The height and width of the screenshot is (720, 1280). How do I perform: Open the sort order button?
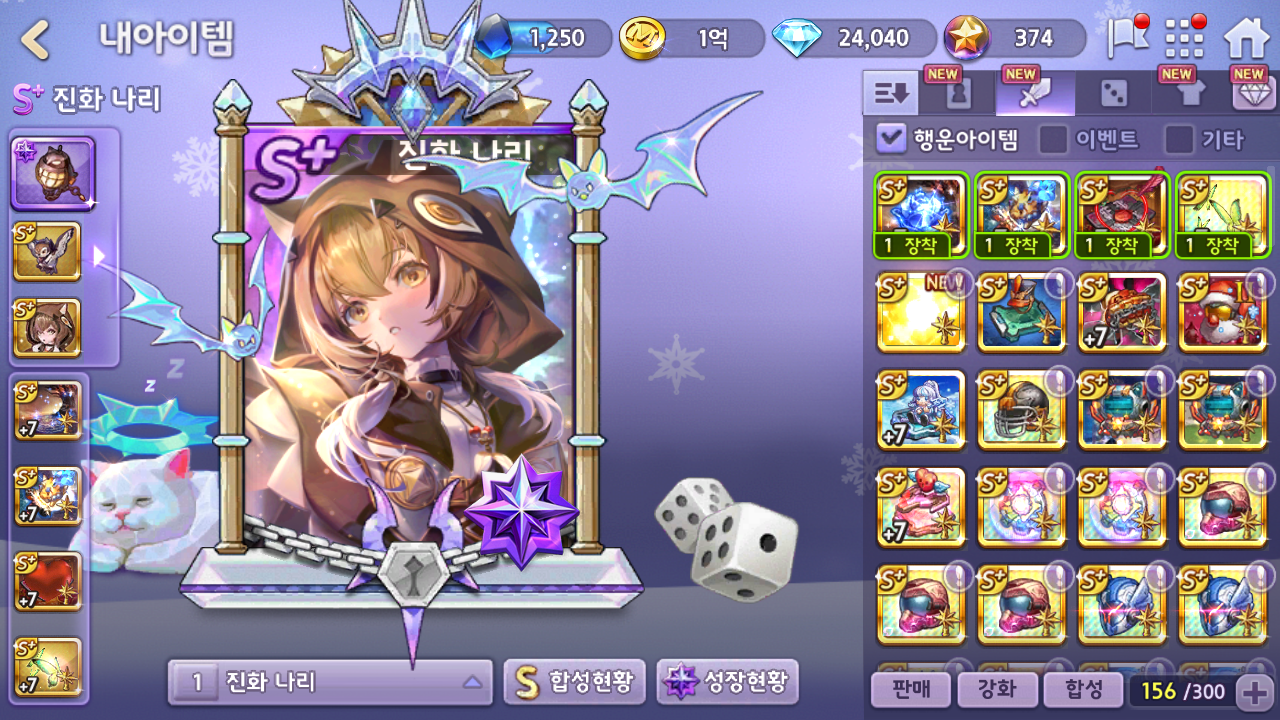890,94
